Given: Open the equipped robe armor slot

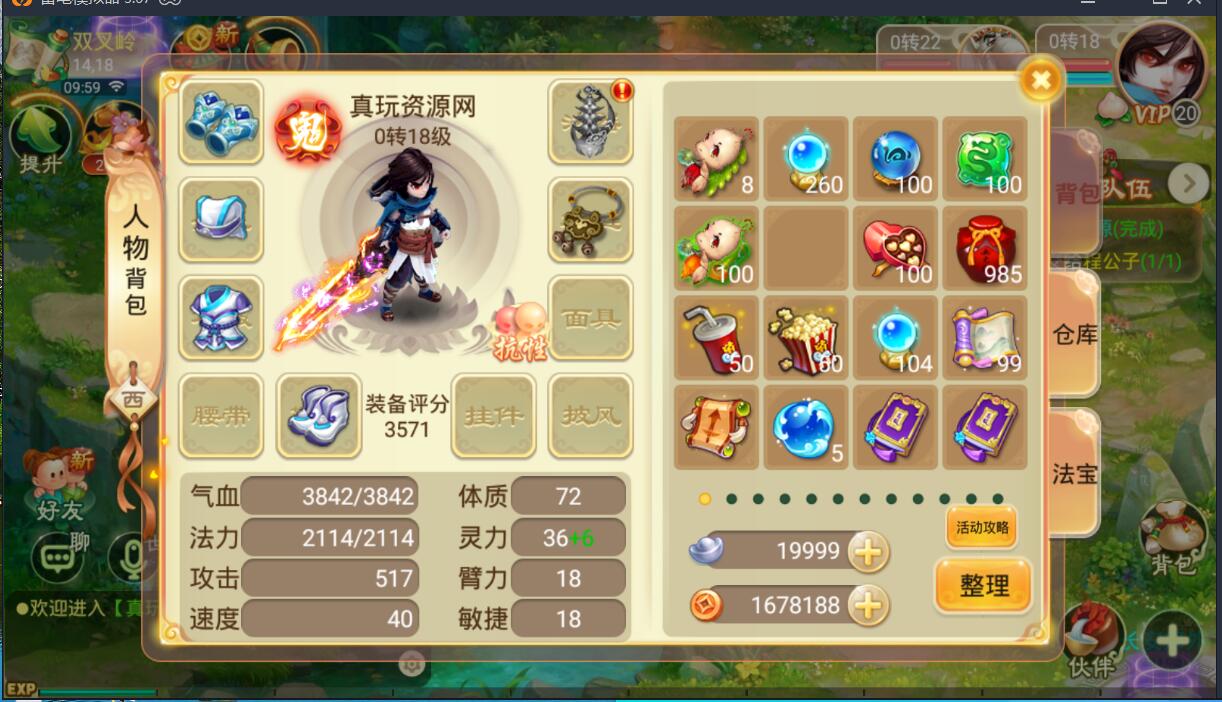Looking at the screenshot, I should click(221, 318).
